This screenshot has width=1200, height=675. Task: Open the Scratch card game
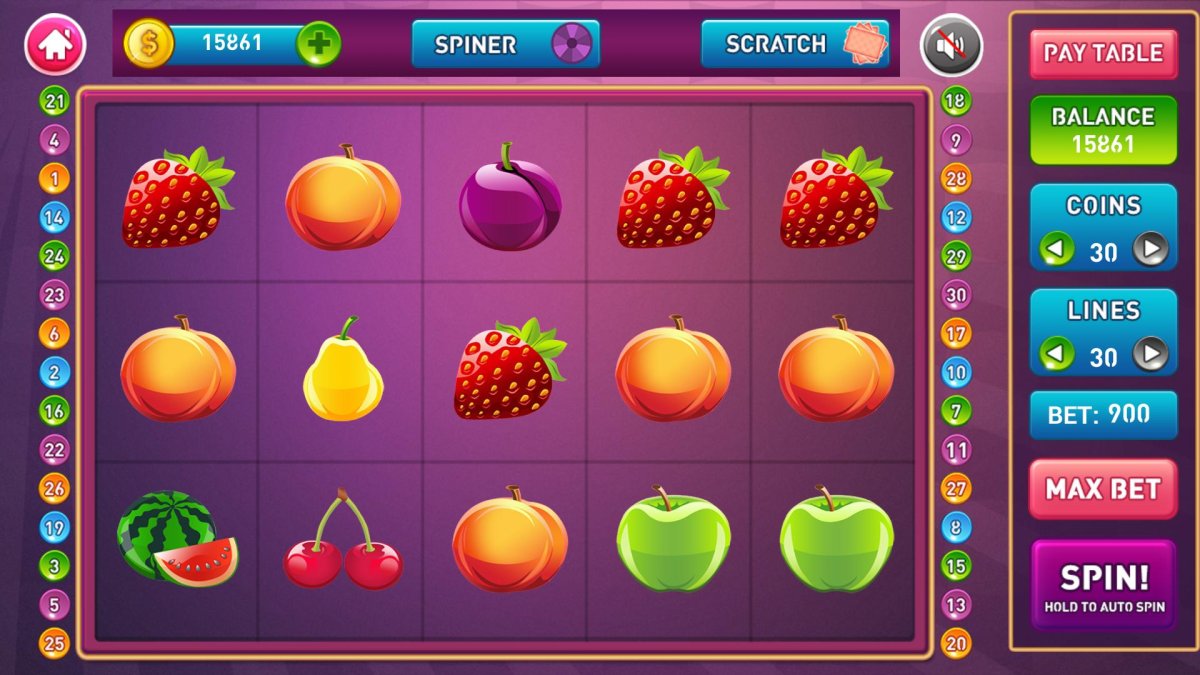tap(794, 44)
